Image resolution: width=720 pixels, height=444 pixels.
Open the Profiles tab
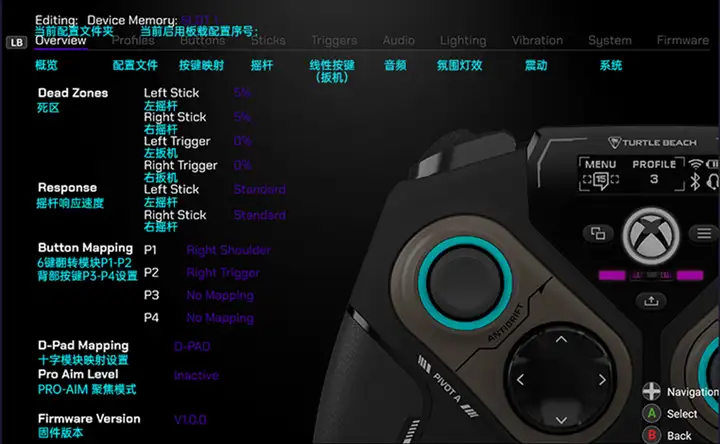133,41
